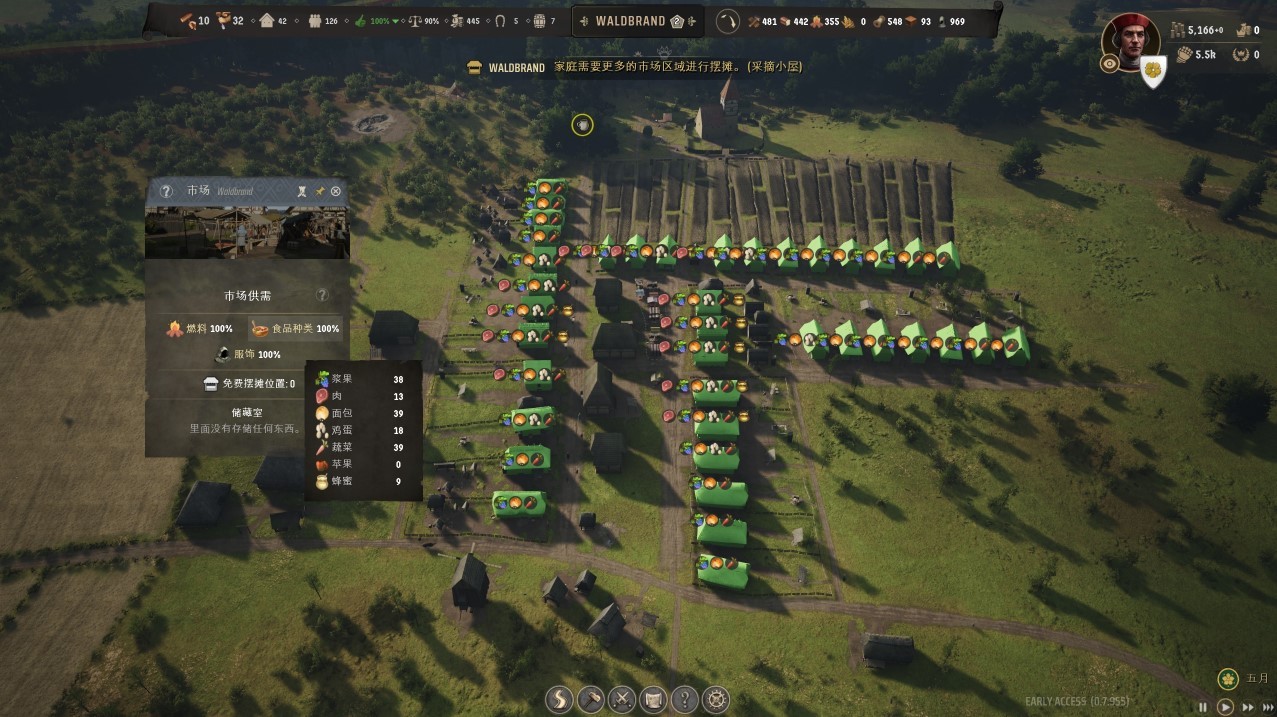Viewport: 1277px width, 717px height.
Task: Toggle the eye icon beside the lord portrait
Action: tap(1109, 64)
